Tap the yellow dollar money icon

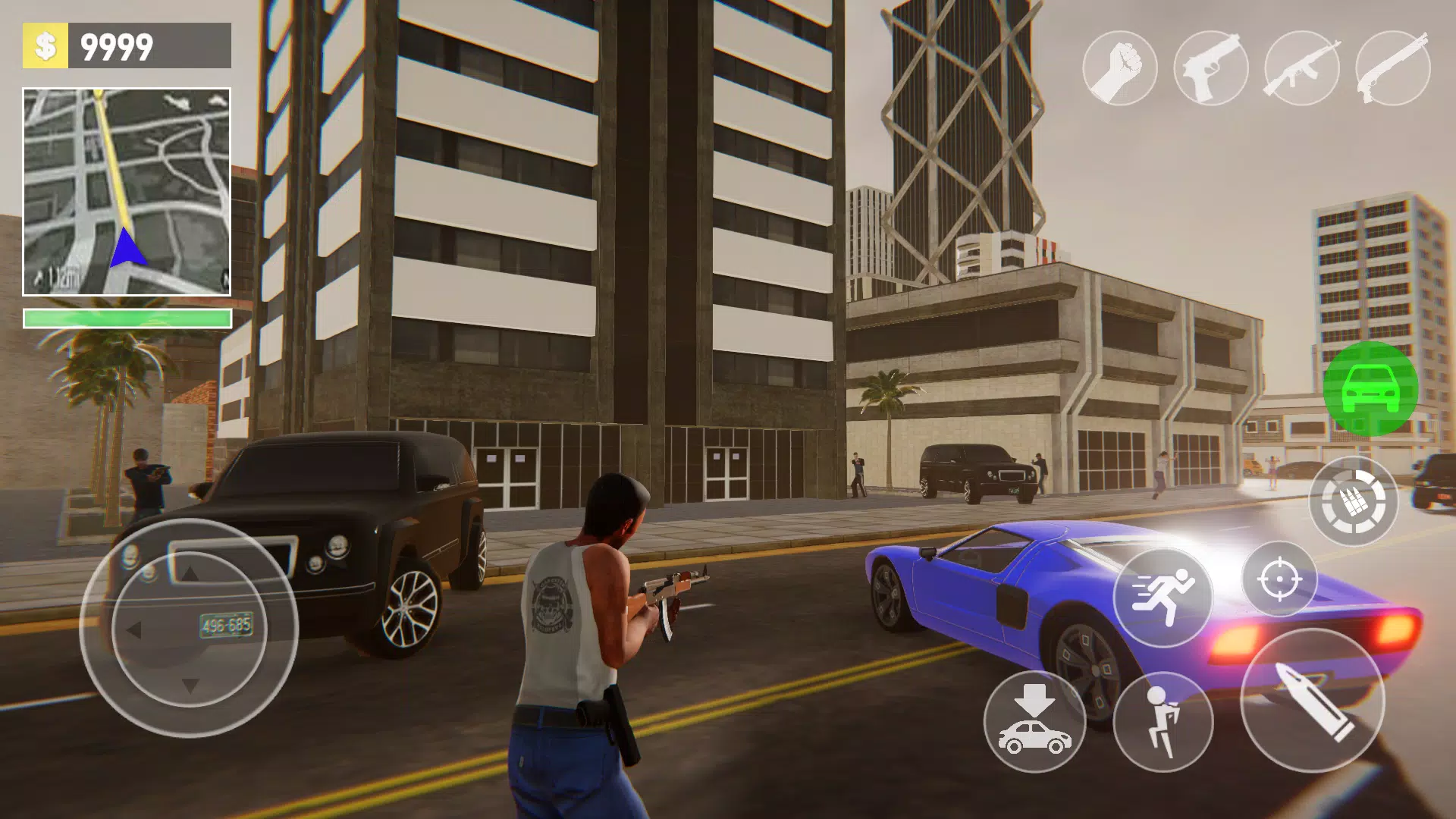(x=45, y=45)
